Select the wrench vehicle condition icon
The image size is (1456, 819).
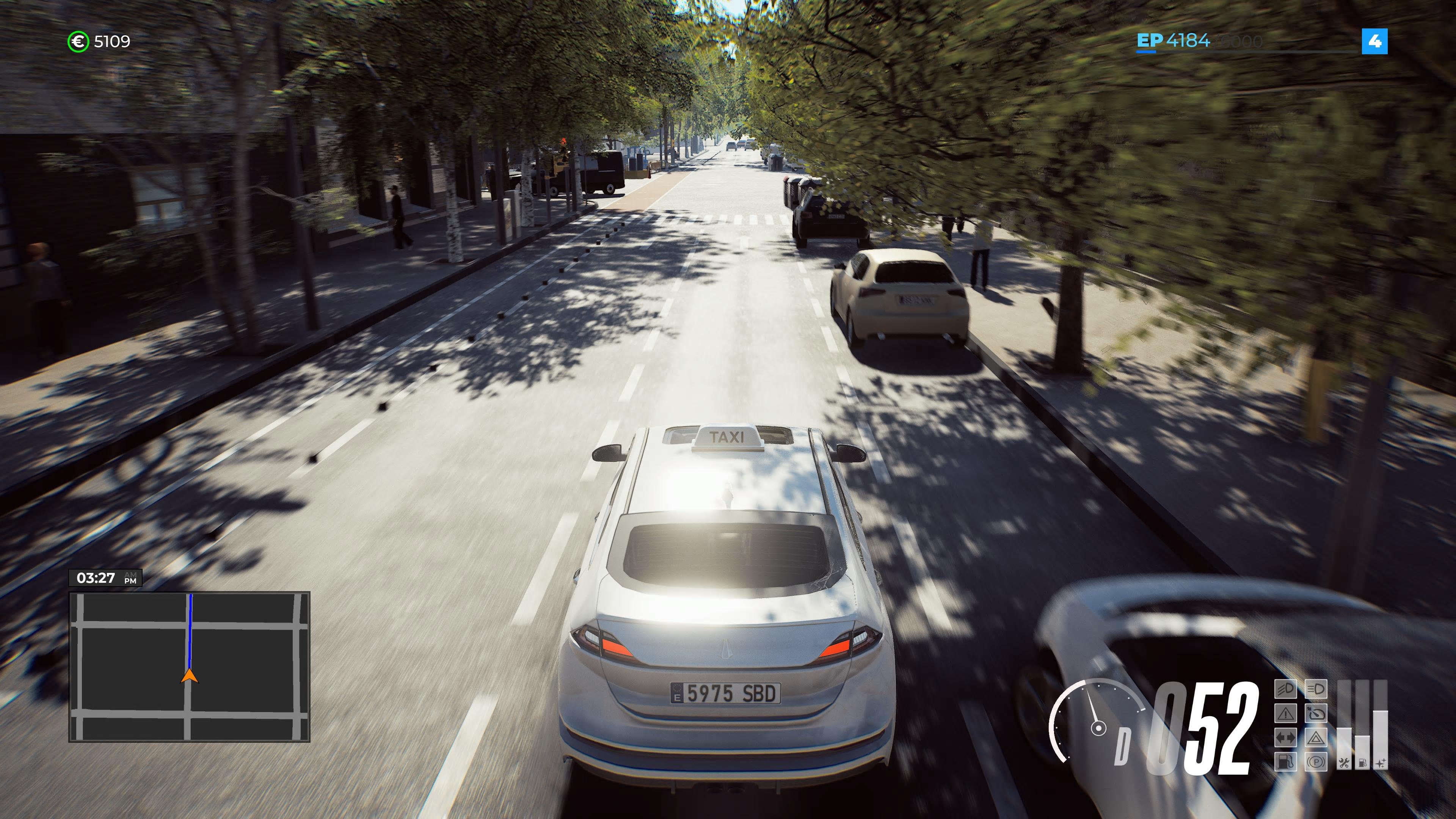coord(1343,763)
